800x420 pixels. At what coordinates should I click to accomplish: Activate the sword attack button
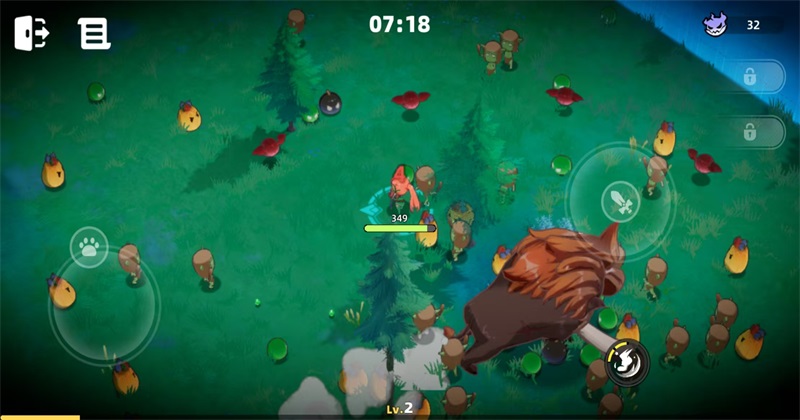(621, 202)
